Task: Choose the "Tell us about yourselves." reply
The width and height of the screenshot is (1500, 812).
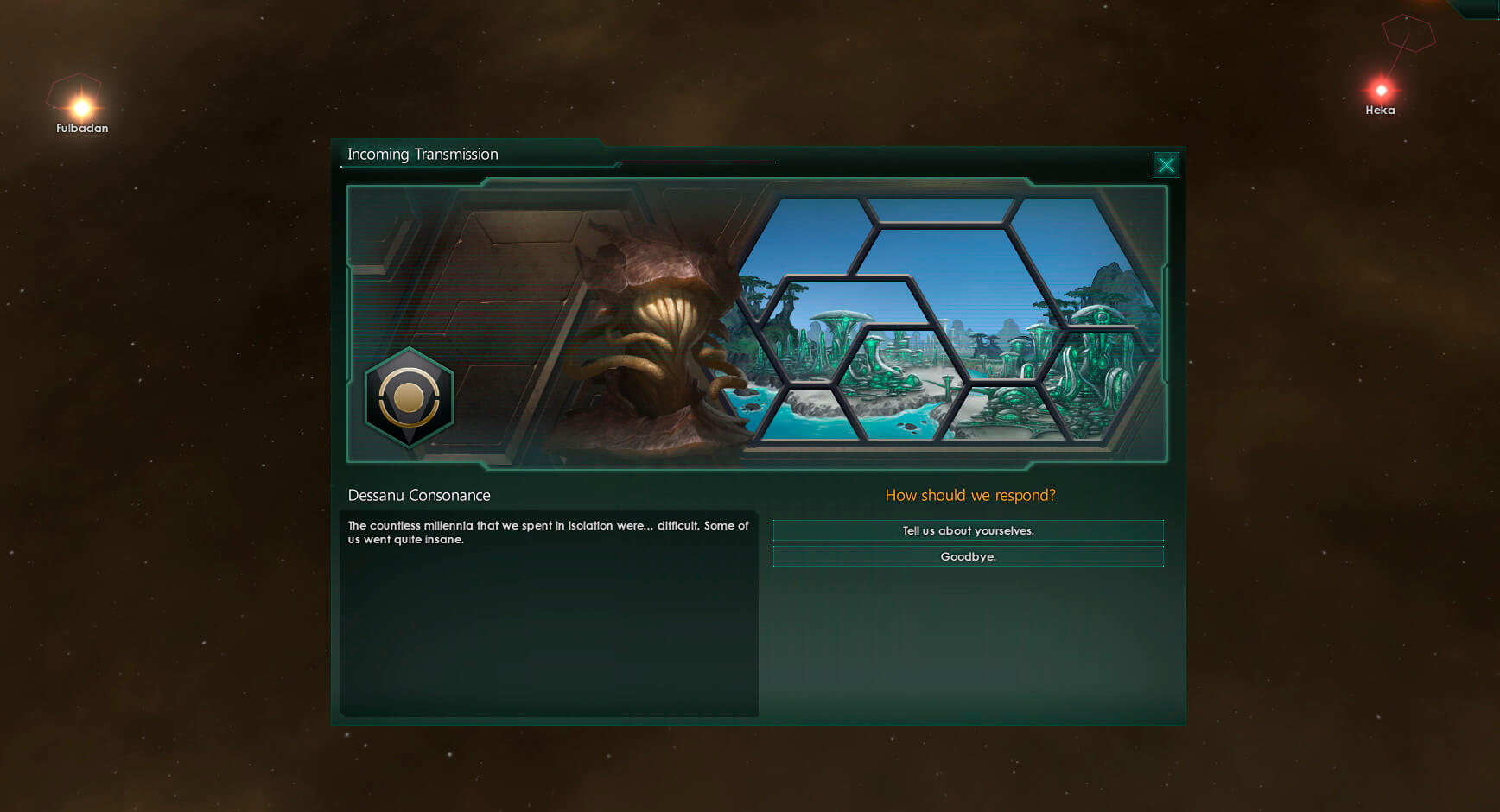Action: (968, 530)
